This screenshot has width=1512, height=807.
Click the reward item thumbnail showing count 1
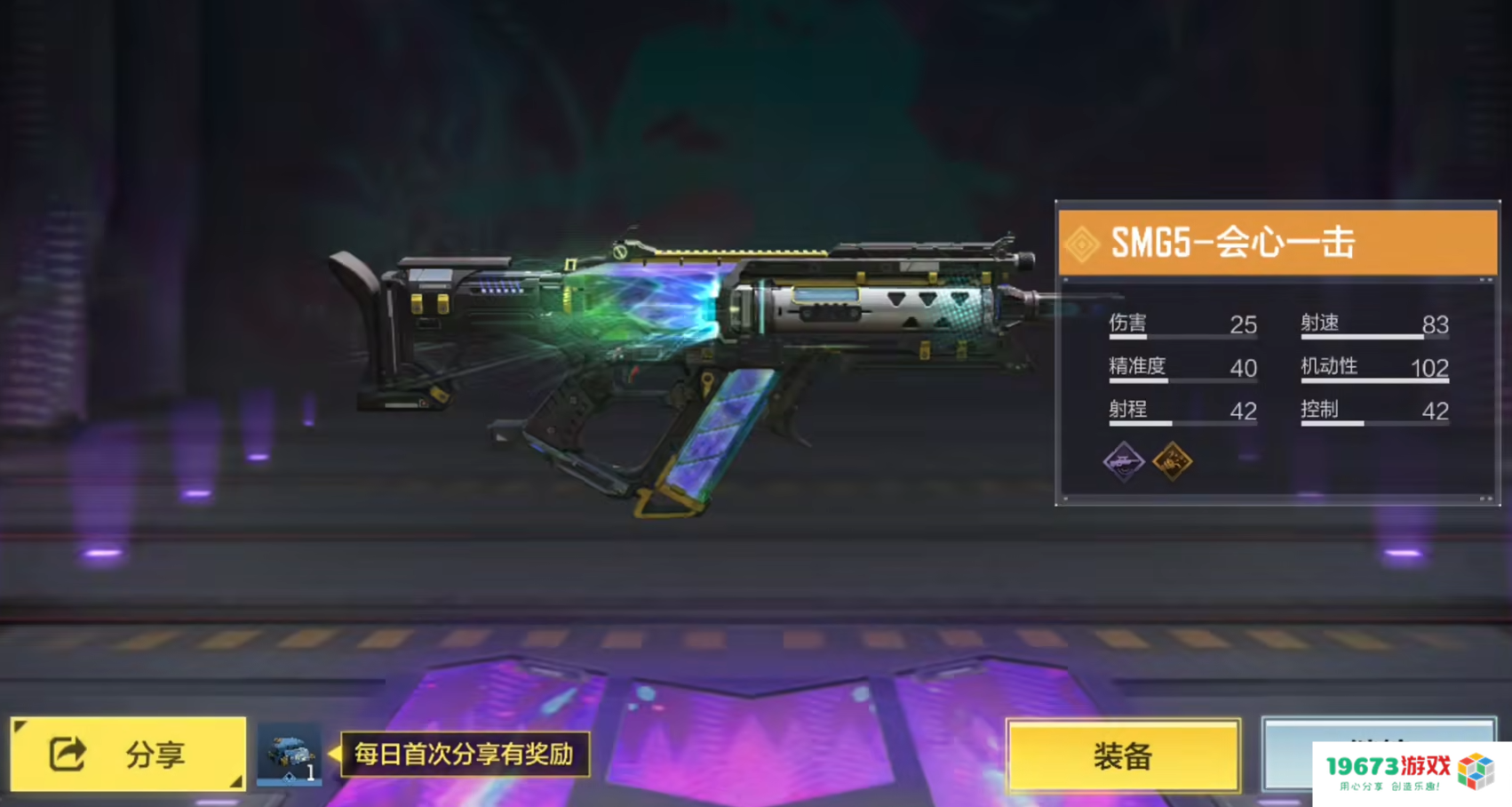coord(289,753)
